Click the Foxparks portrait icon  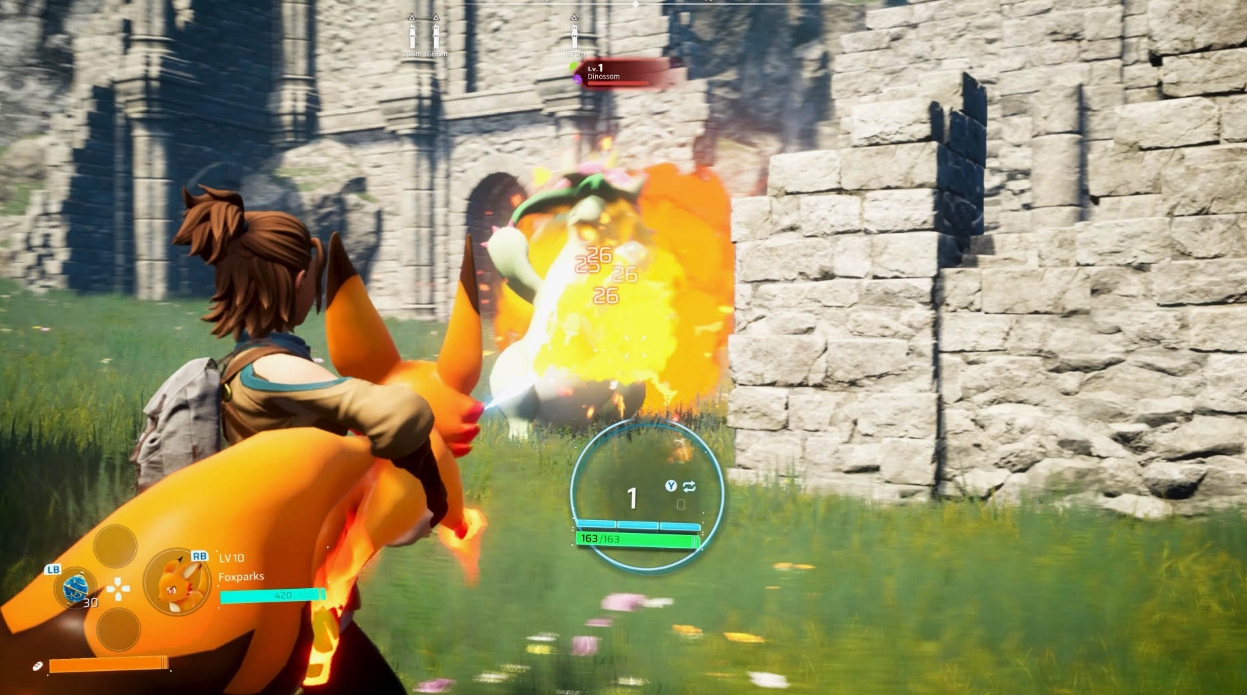(x=178, y=582)
